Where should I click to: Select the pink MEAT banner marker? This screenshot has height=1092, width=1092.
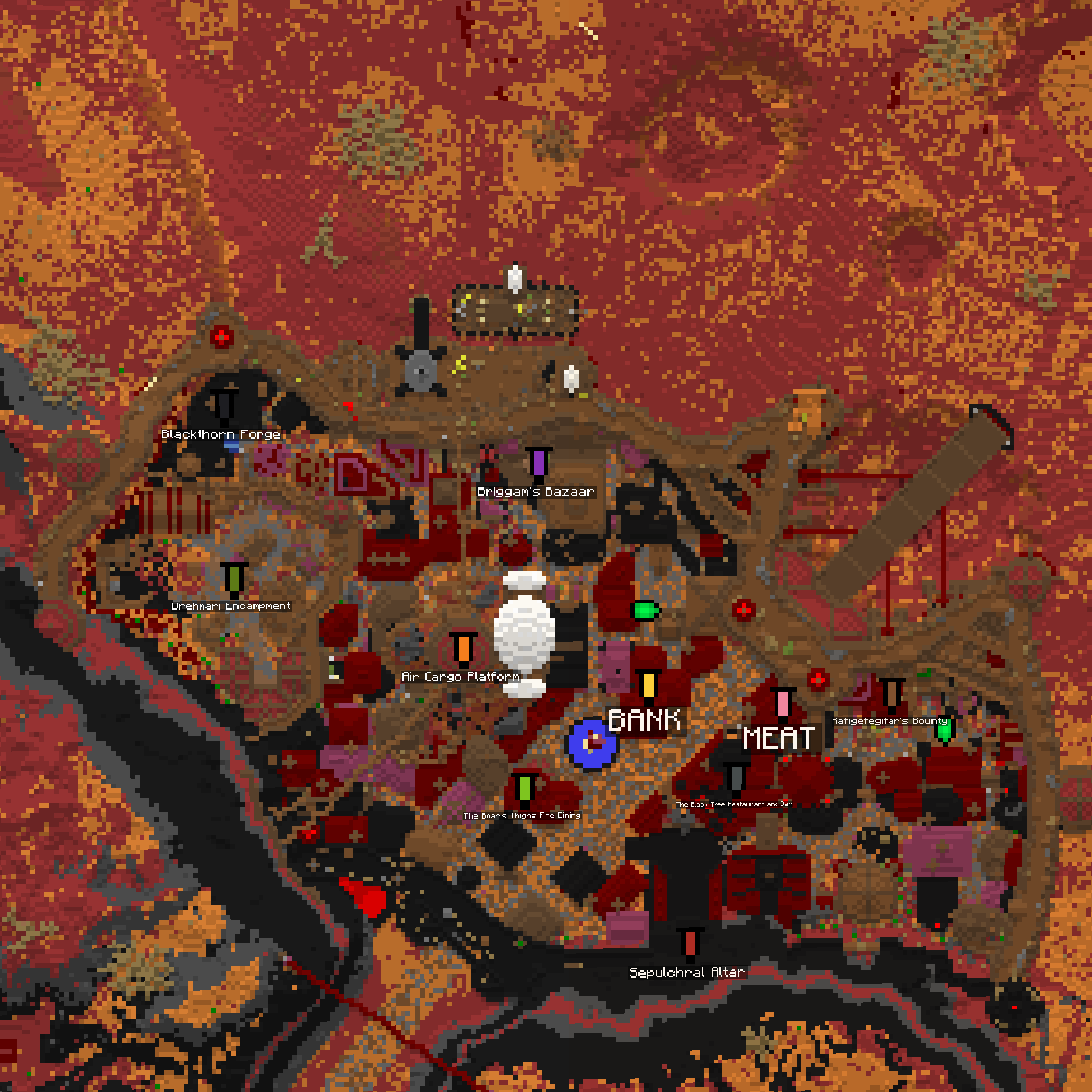[x=782, y=703]
